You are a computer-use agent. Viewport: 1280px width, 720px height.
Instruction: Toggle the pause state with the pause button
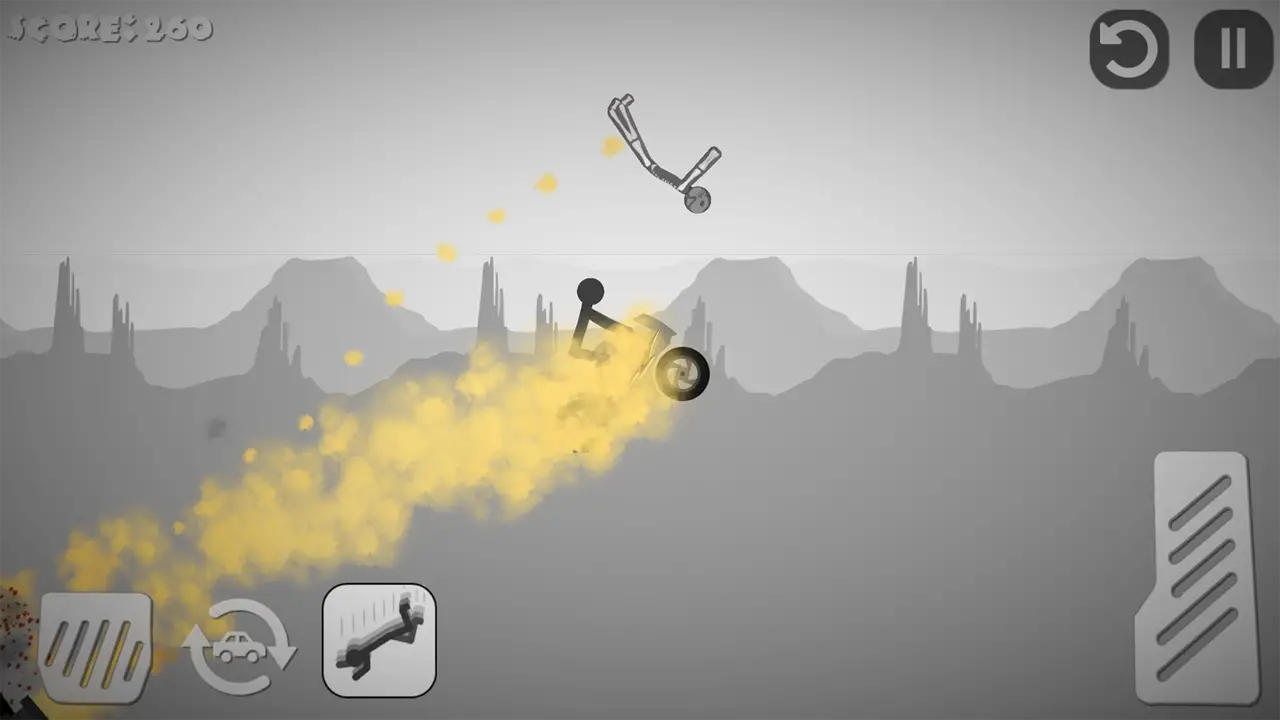coord(1232,48)
